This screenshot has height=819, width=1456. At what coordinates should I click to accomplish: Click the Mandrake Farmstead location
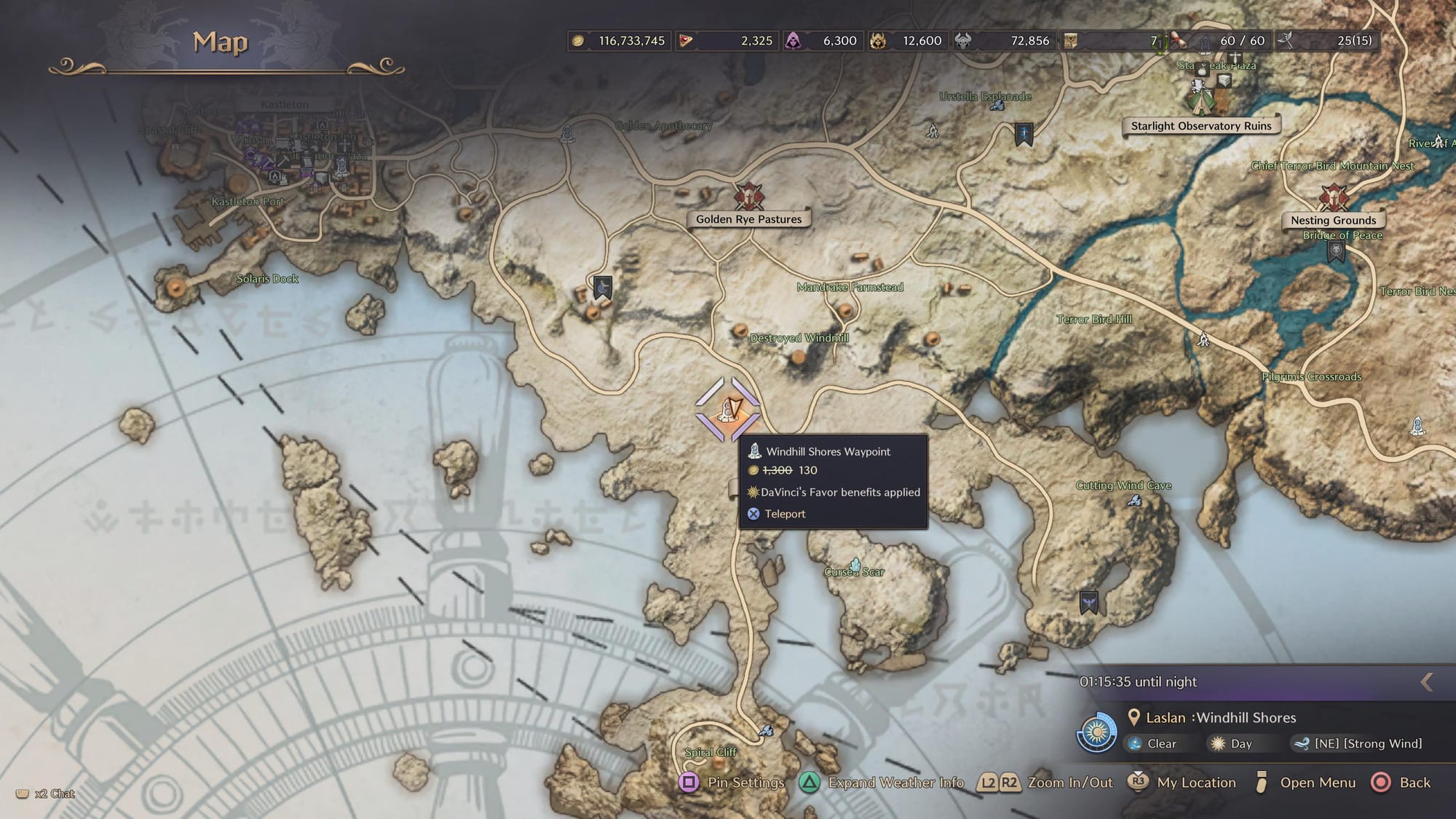point(850,288)
